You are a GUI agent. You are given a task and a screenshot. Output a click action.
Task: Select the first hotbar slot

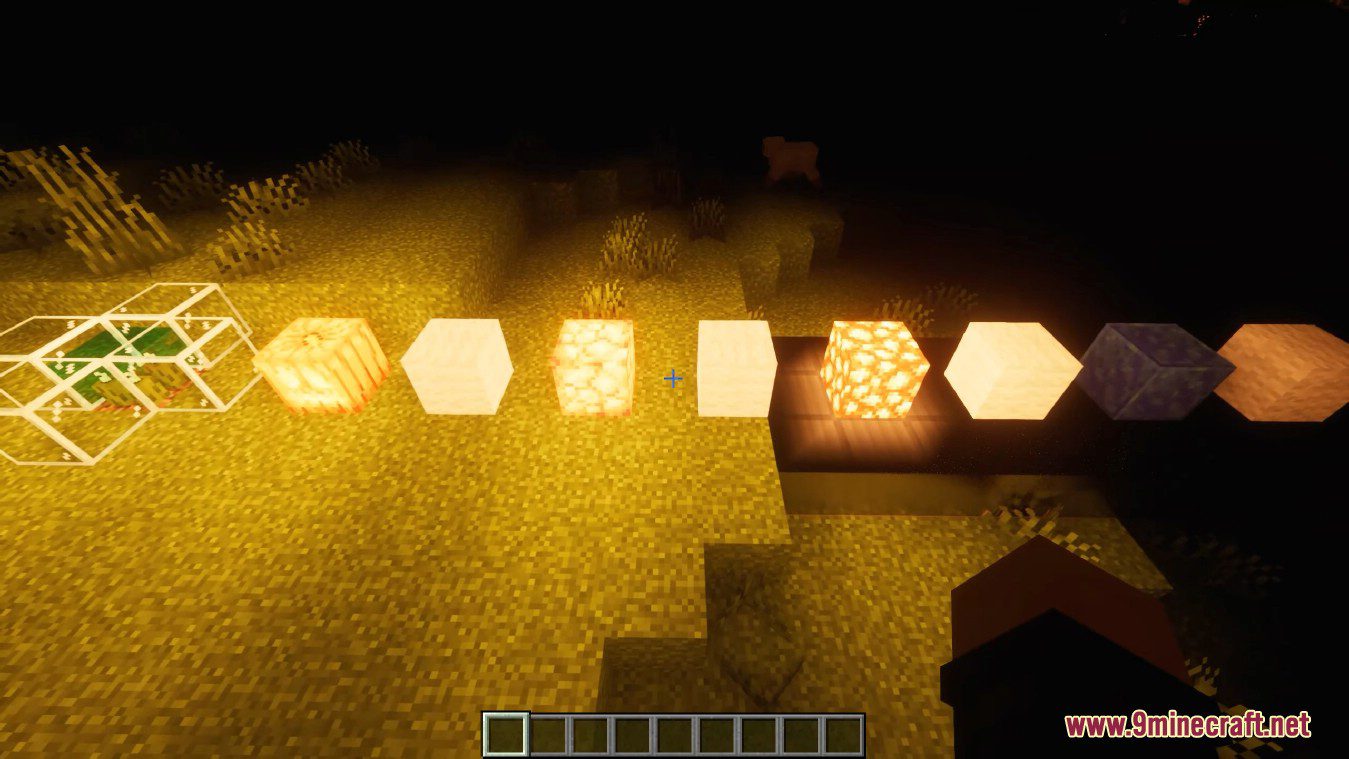[504, 733]
